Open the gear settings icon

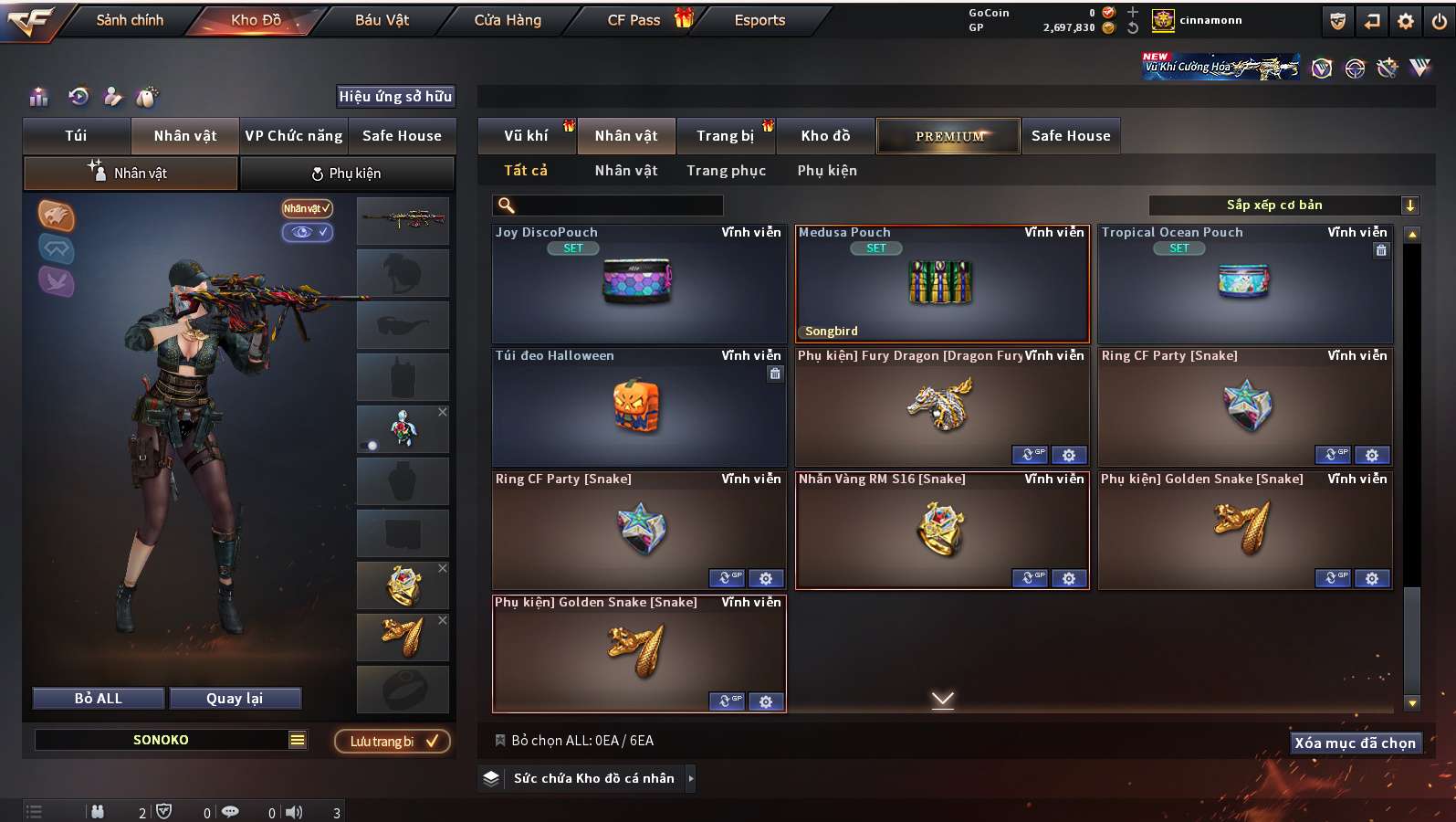tap(1406, 21)
